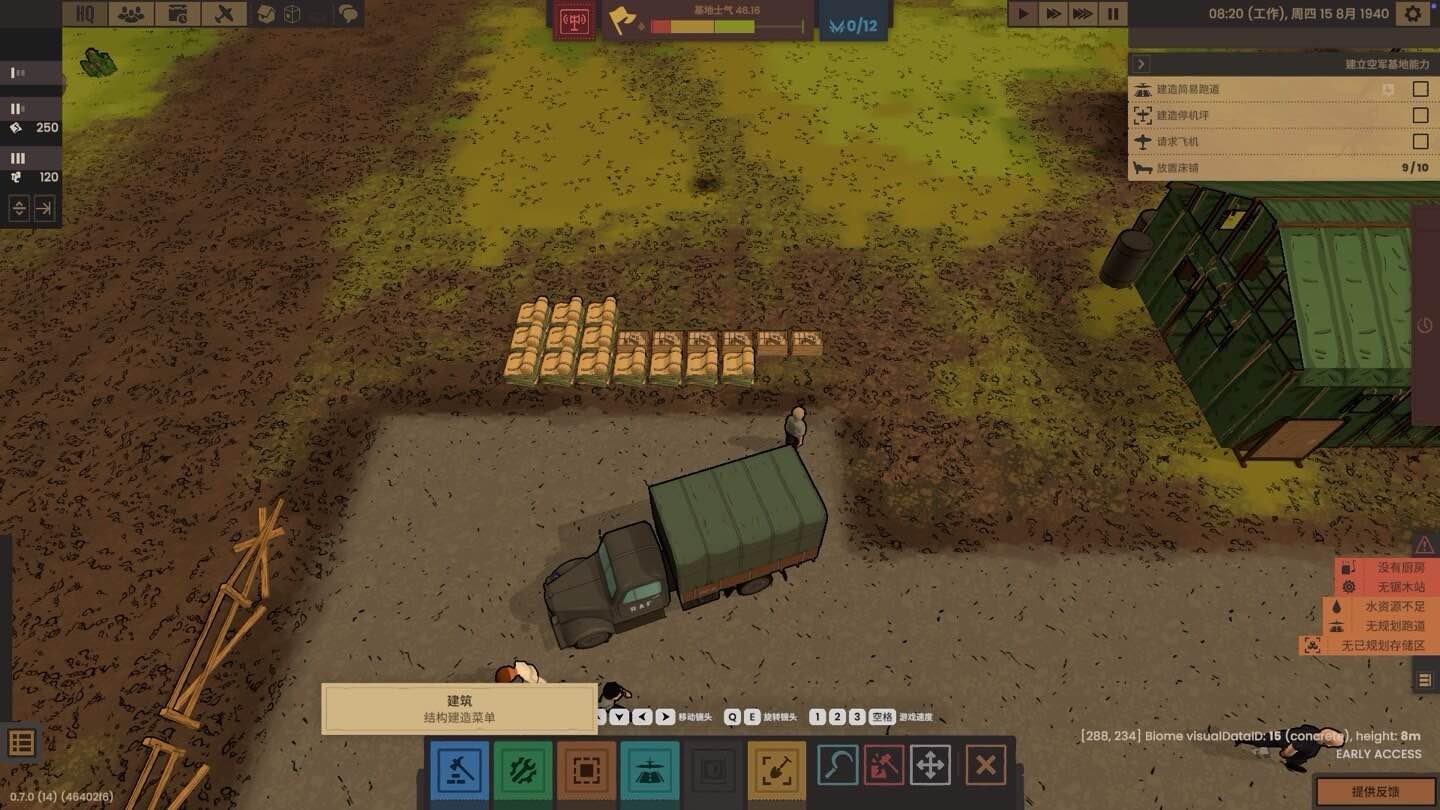Click the base morale progress bar
This screenshot has height=810, width=1440.
pyautogui.click(x=724, y=28)
